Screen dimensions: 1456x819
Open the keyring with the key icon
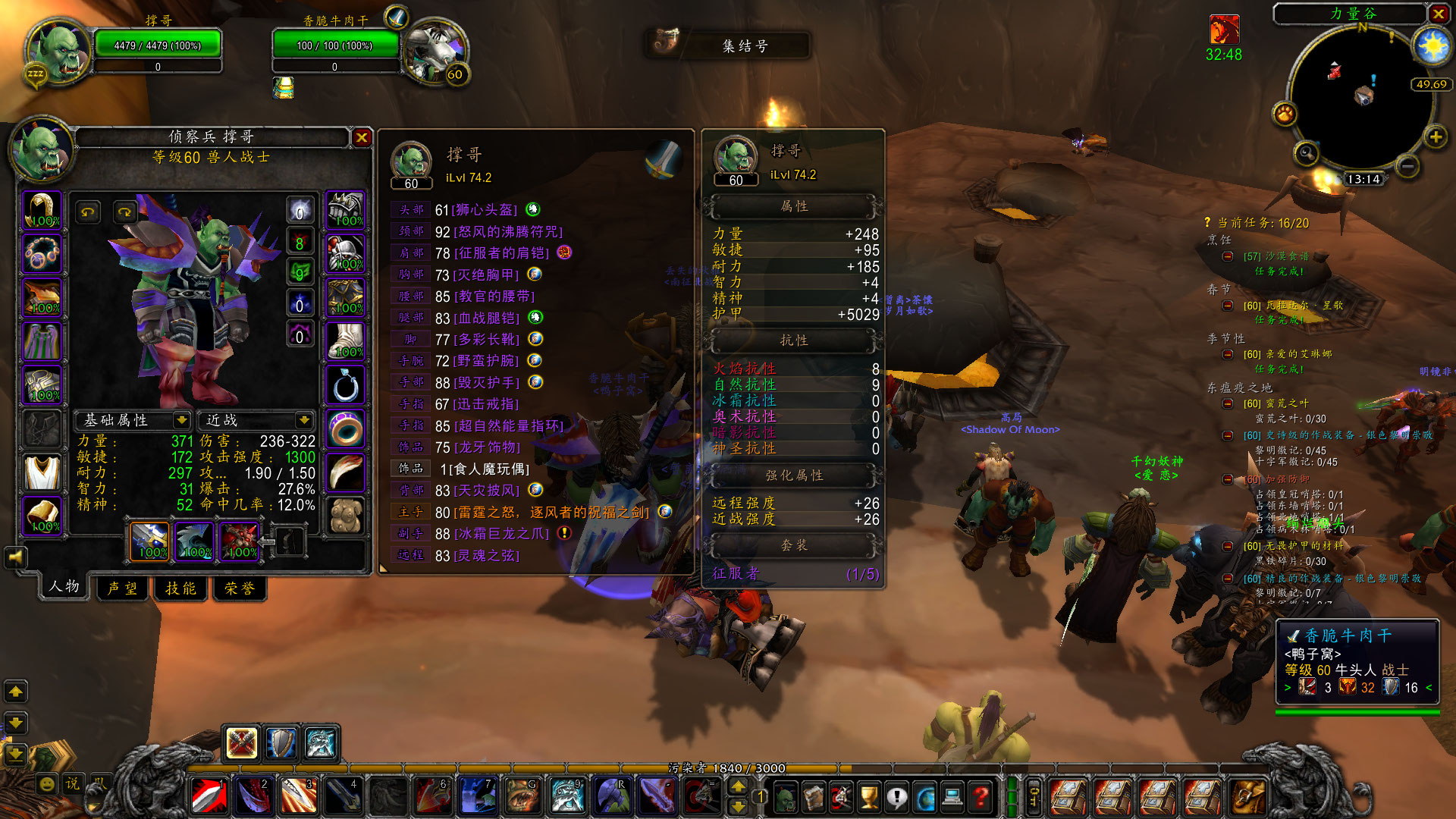1034,798
